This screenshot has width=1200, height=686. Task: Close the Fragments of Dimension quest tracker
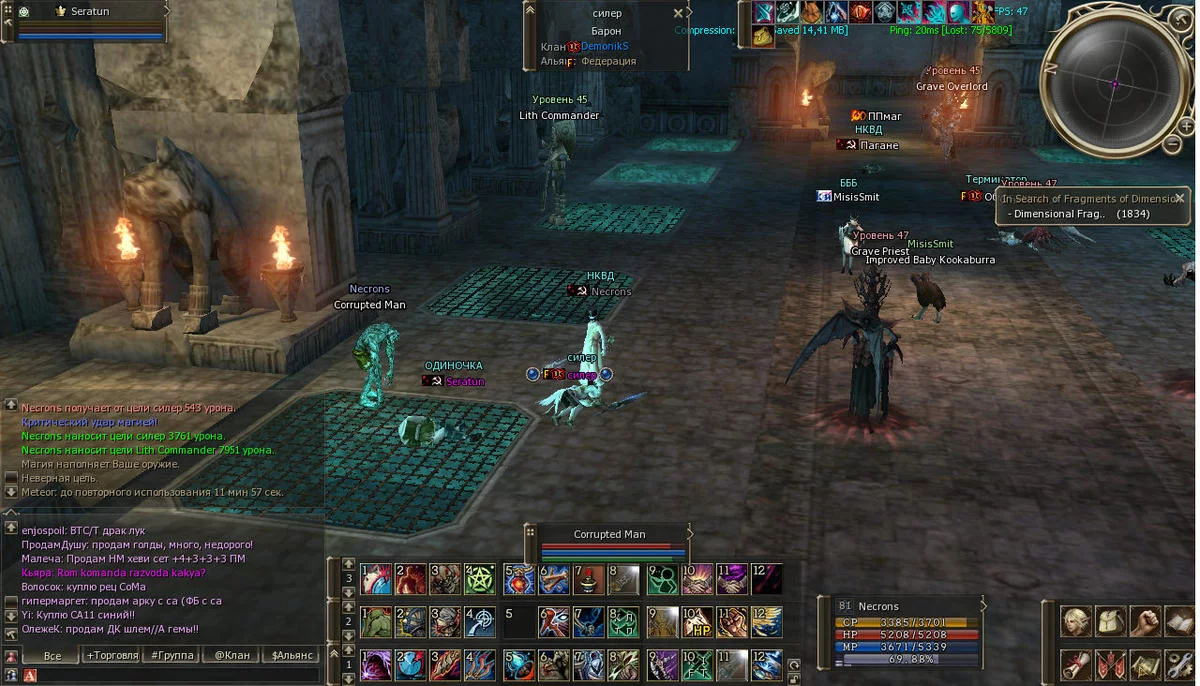click(x=1179, y=198)
